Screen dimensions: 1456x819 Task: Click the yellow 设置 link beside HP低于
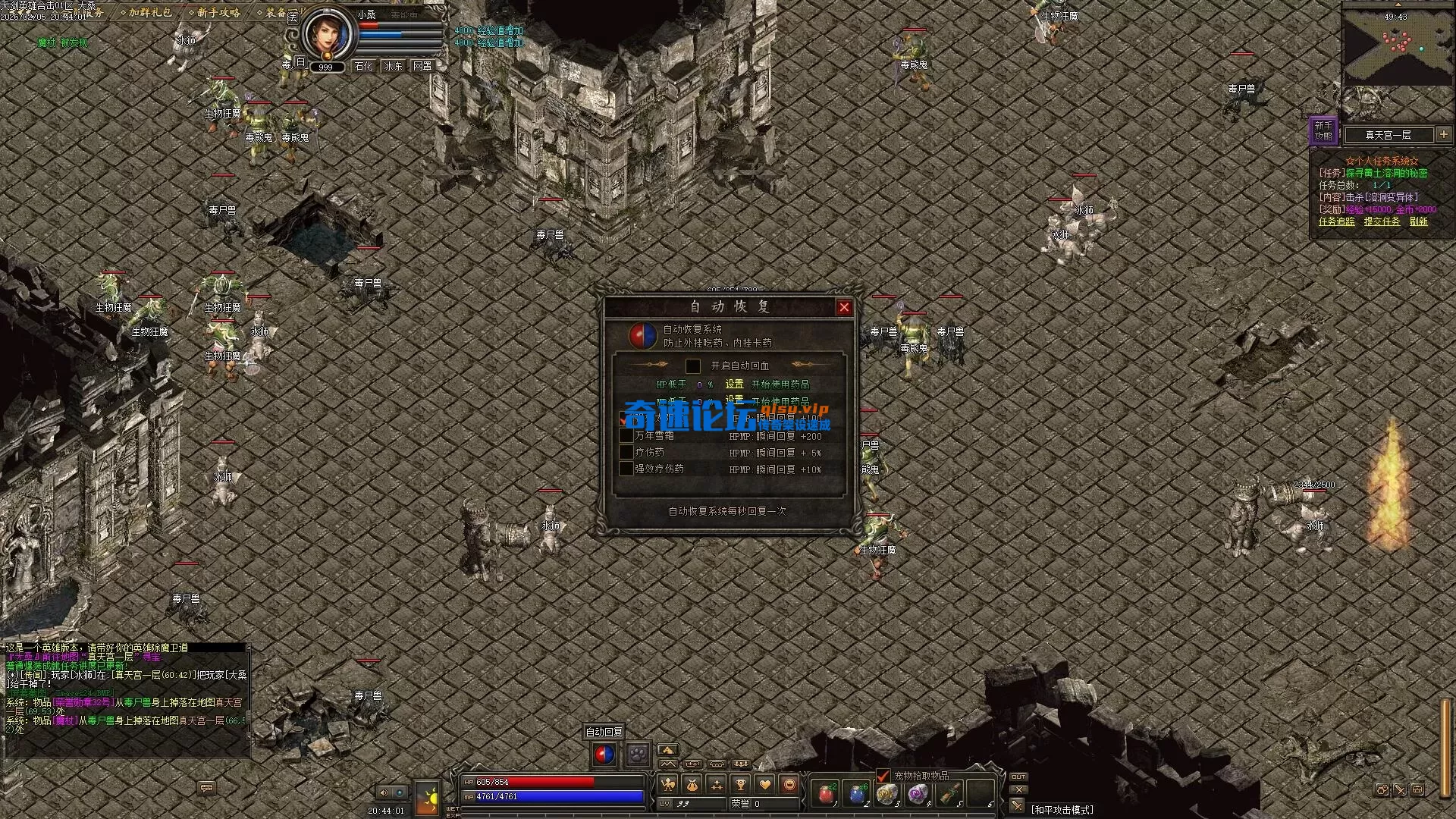pyautogui.click(x=734, y=384)
